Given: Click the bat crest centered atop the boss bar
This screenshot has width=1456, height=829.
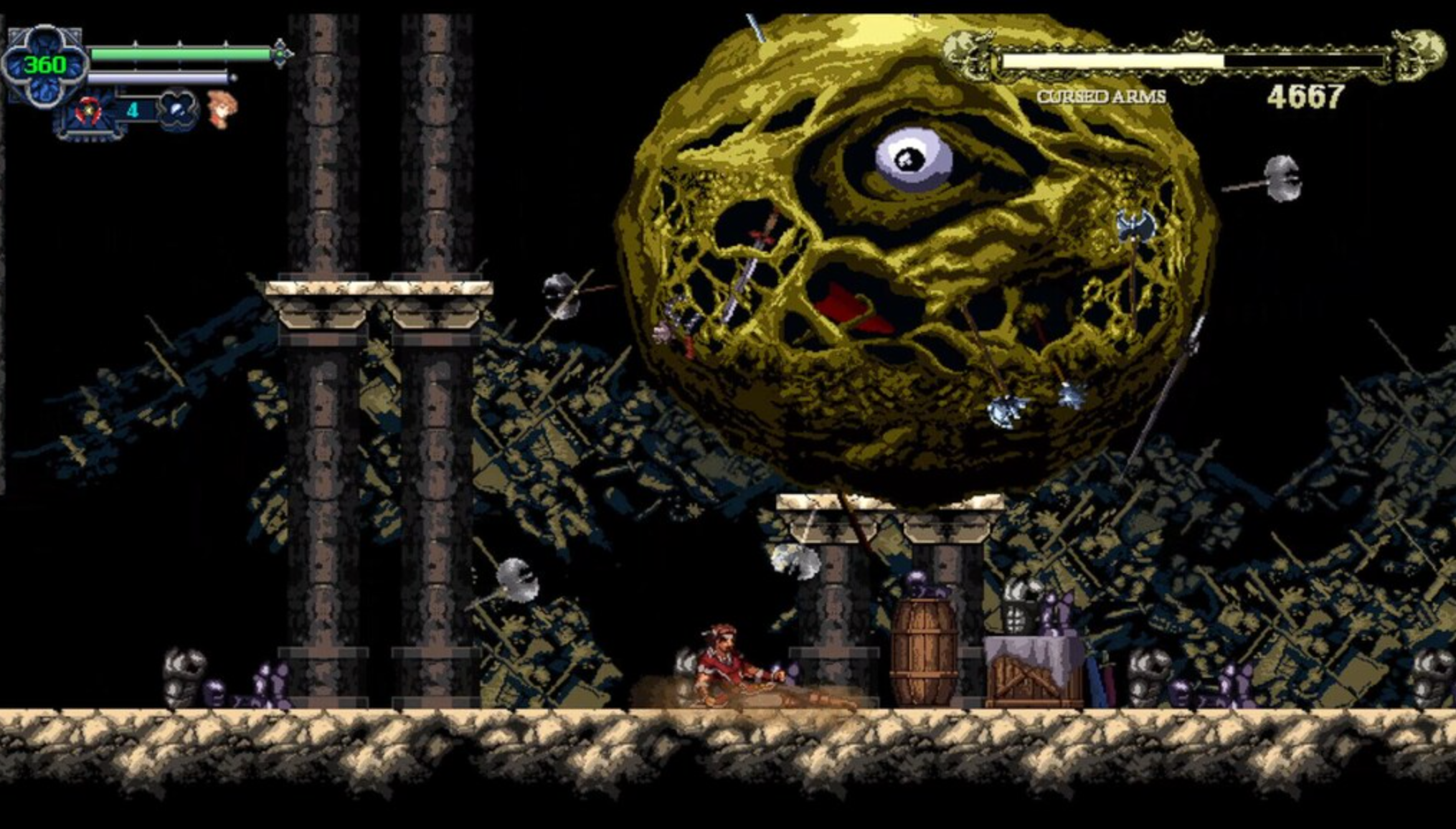Looking at the screenshot, I should [x=1193, y=39].
